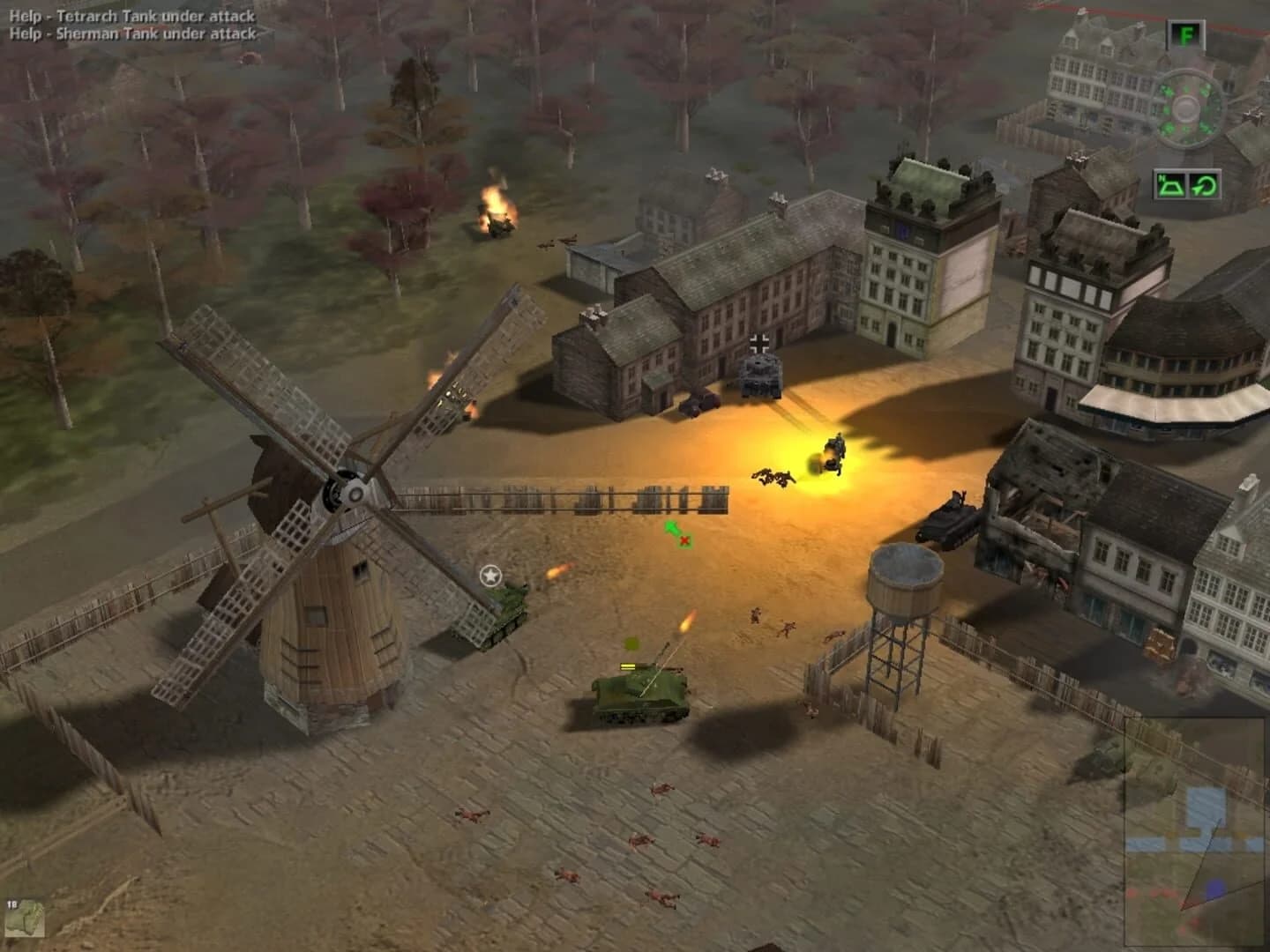Select the unit portrait showing 18 infantry
The image size is (1270, 952).
pos(26,920)
